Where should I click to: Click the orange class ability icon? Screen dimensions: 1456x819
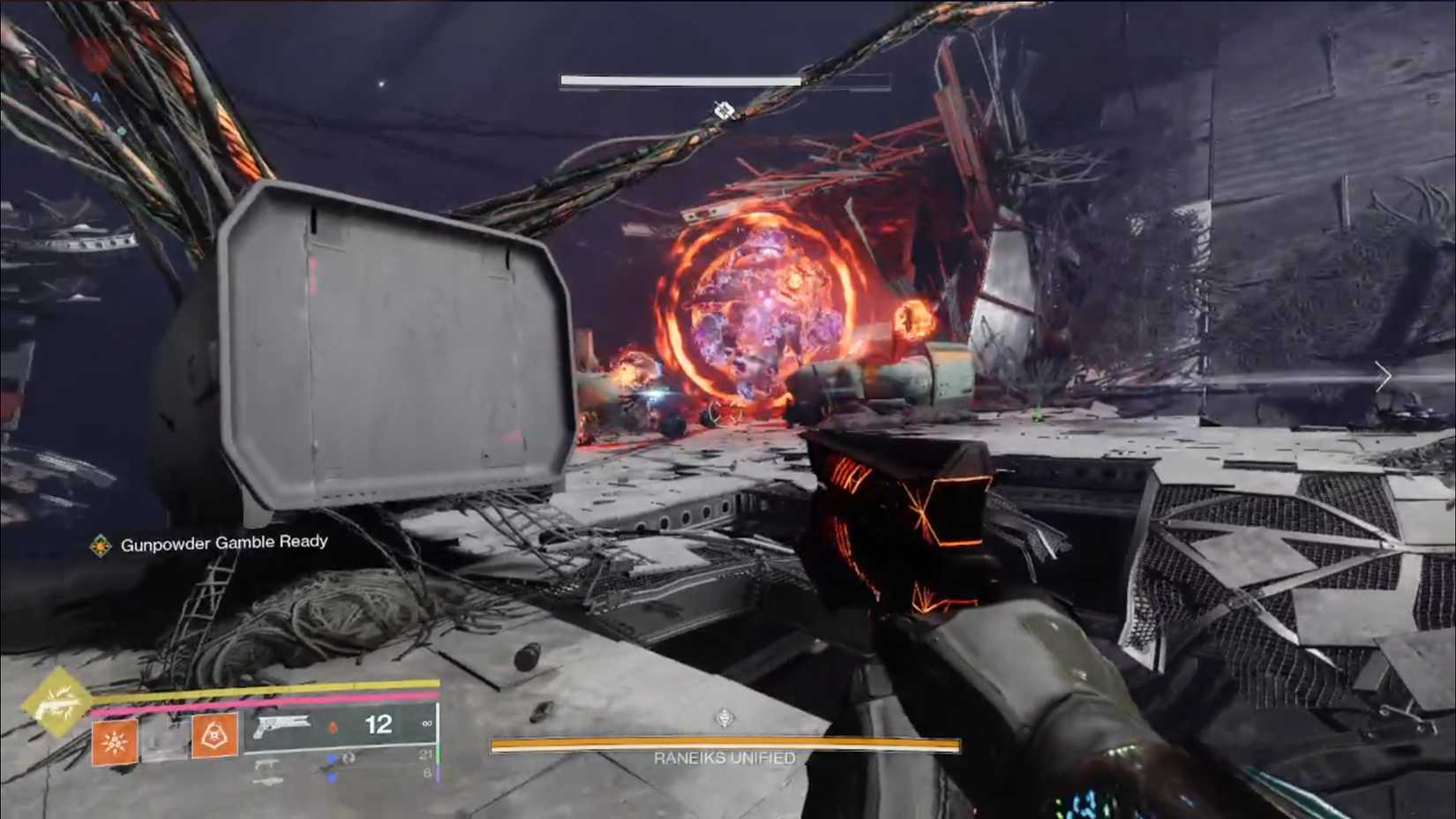(x=214, y=735)
